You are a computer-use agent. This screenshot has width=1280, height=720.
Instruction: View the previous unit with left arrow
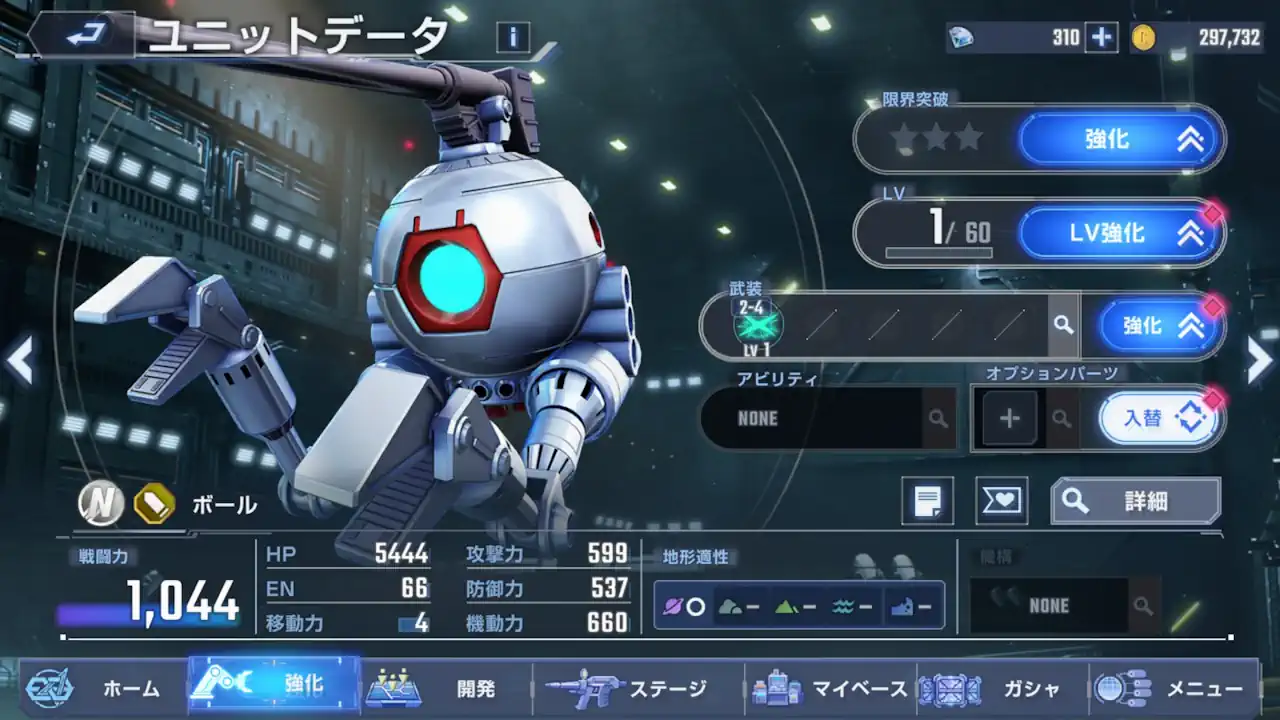(20, 360)
